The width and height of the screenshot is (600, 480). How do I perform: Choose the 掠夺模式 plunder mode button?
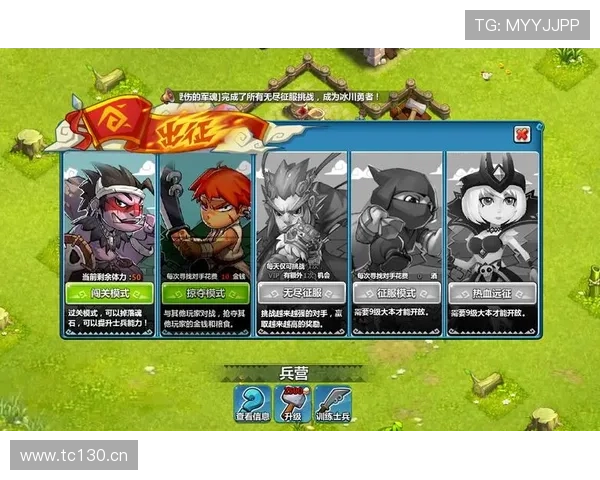point(206,293)
